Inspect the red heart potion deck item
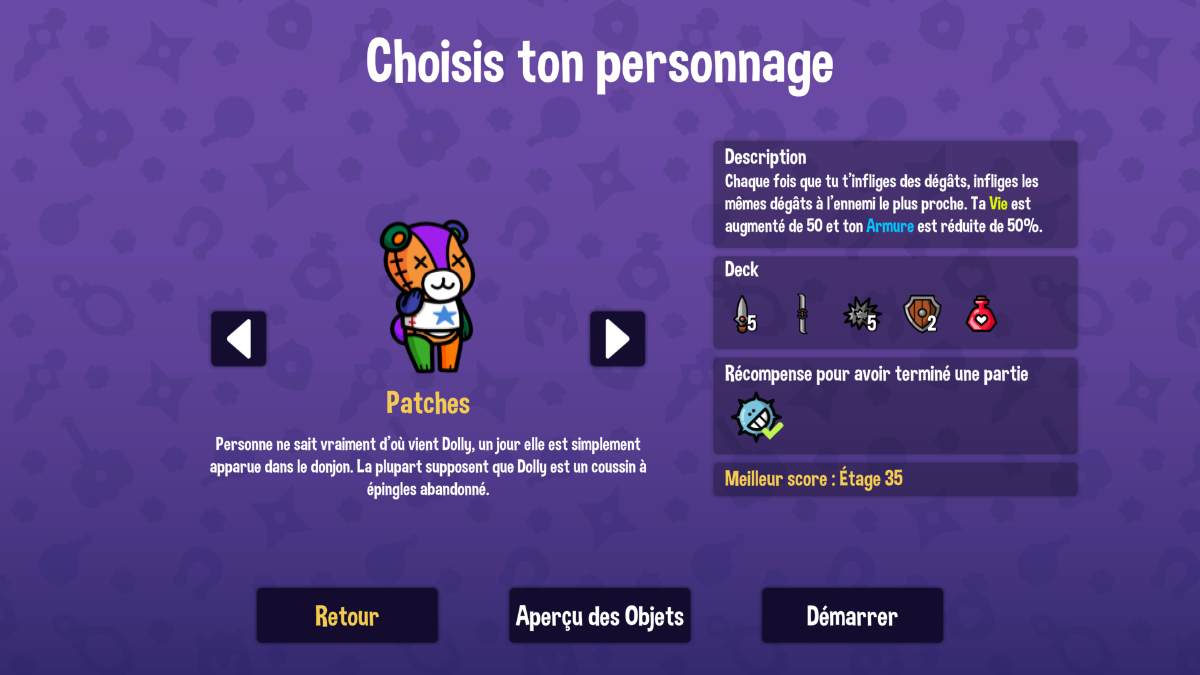Viewport: 1200px width, 675px height. tap(983, 315)
